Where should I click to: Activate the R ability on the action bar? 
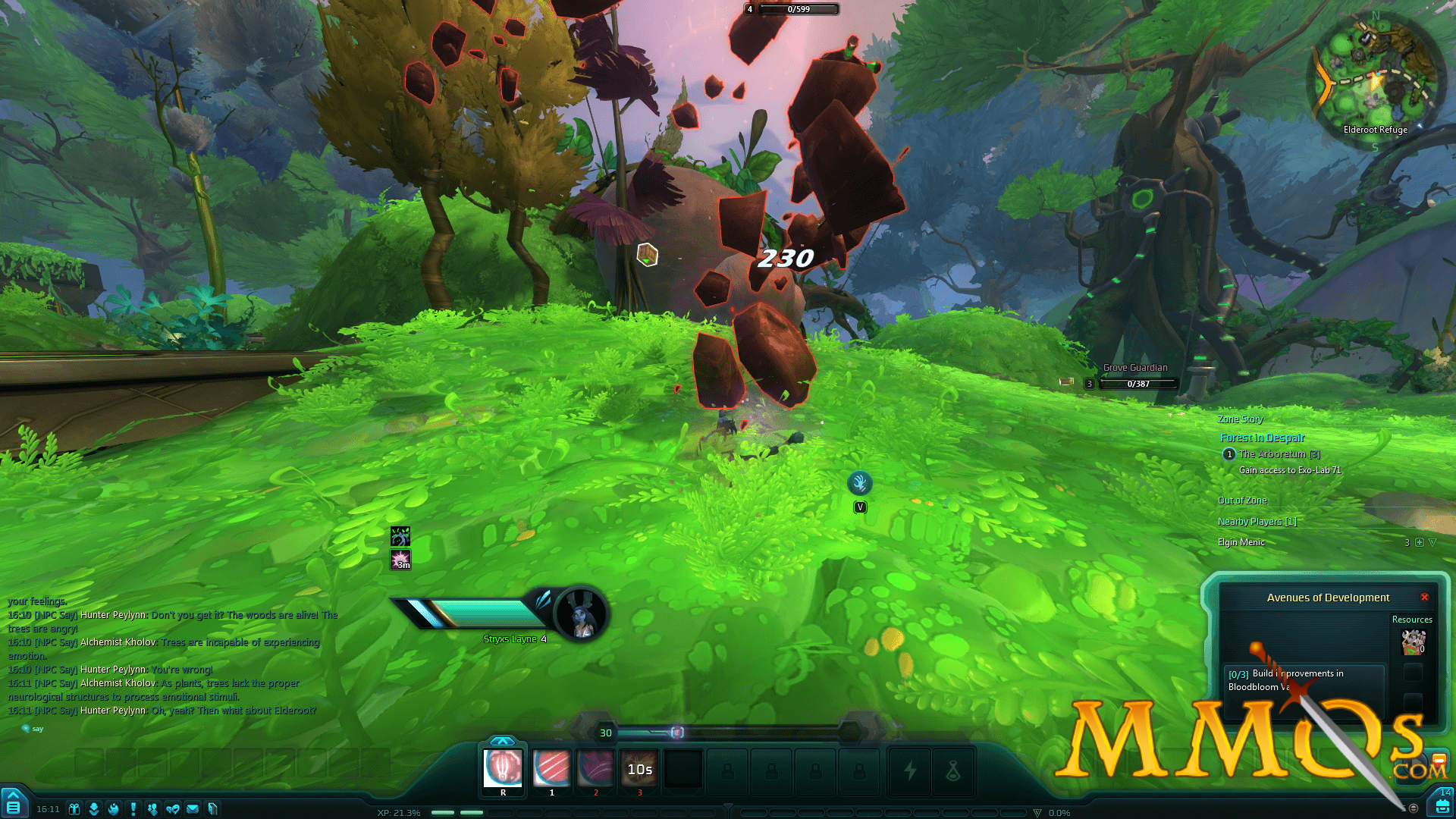503,768
